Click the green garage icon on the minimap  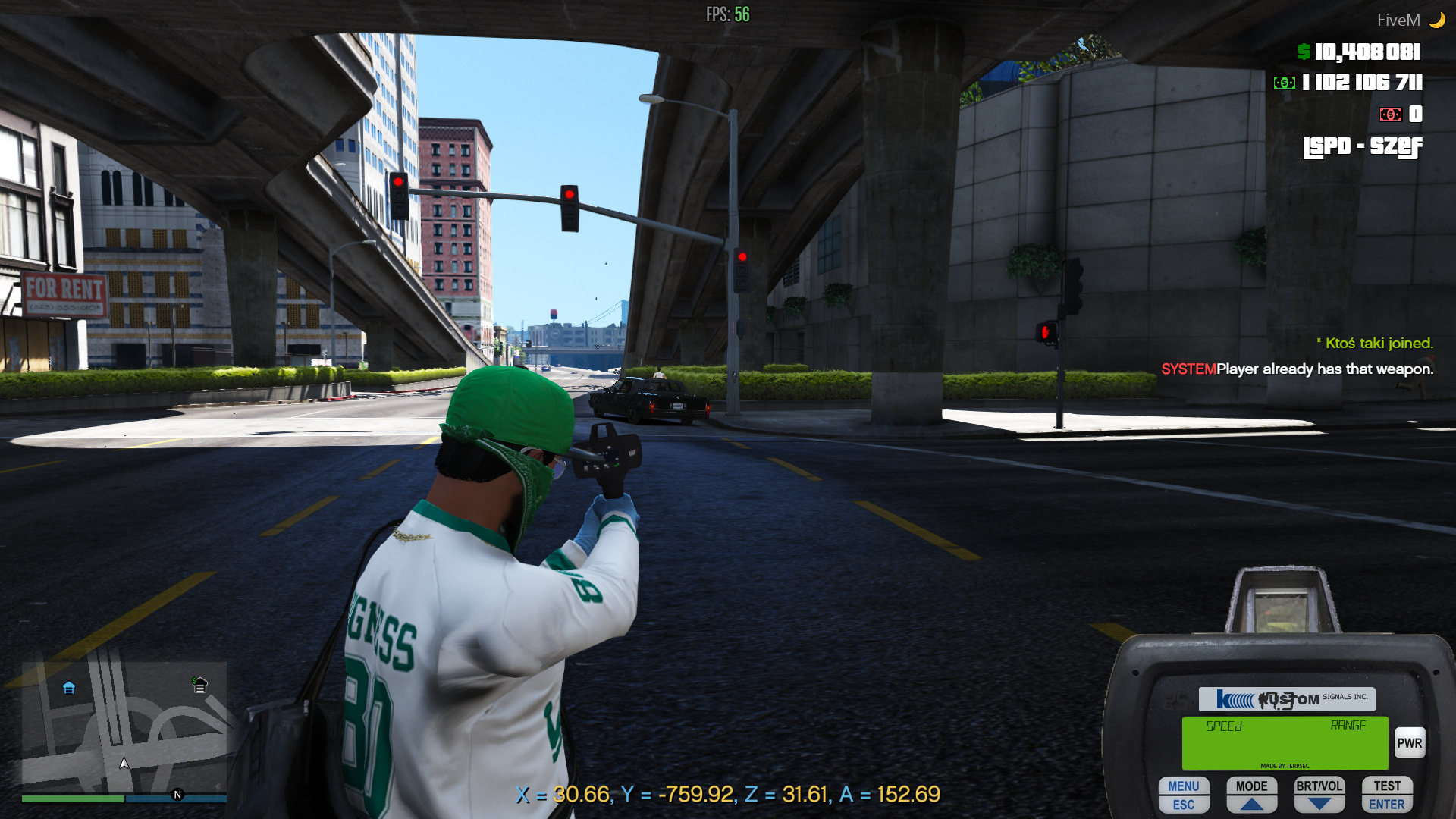coord(200,684)
